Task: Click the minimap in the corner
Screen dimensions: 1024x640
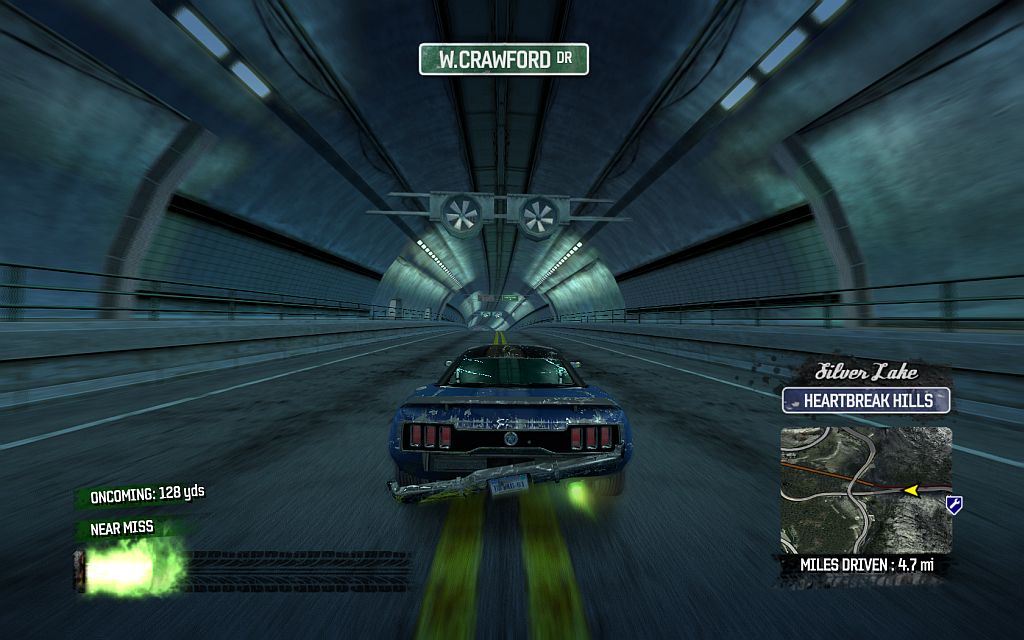Action: tap(866, 487)
